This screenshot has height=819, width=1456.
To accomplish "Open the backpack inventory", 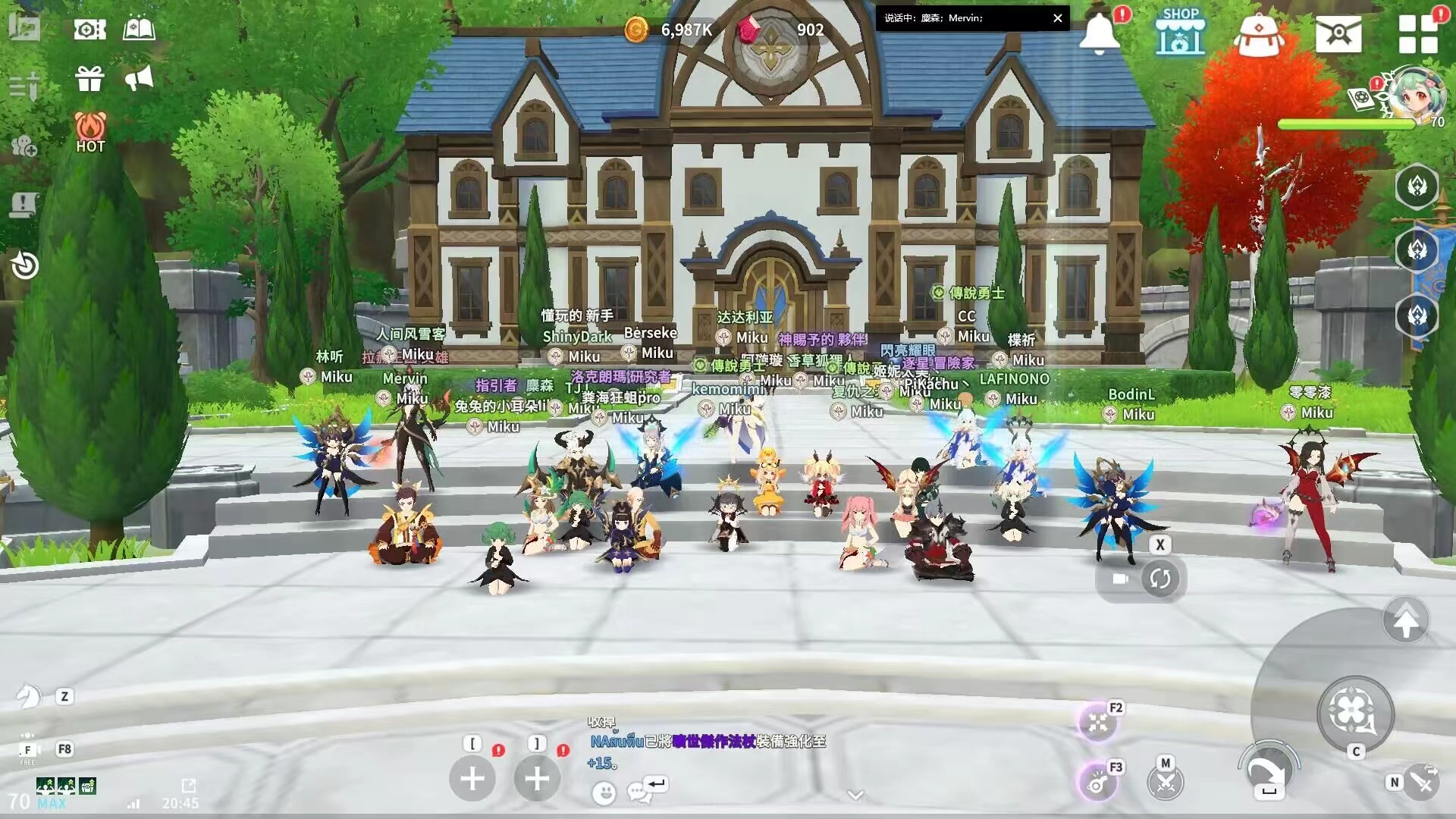I will pyautogui.click(x=1259, y=35).
